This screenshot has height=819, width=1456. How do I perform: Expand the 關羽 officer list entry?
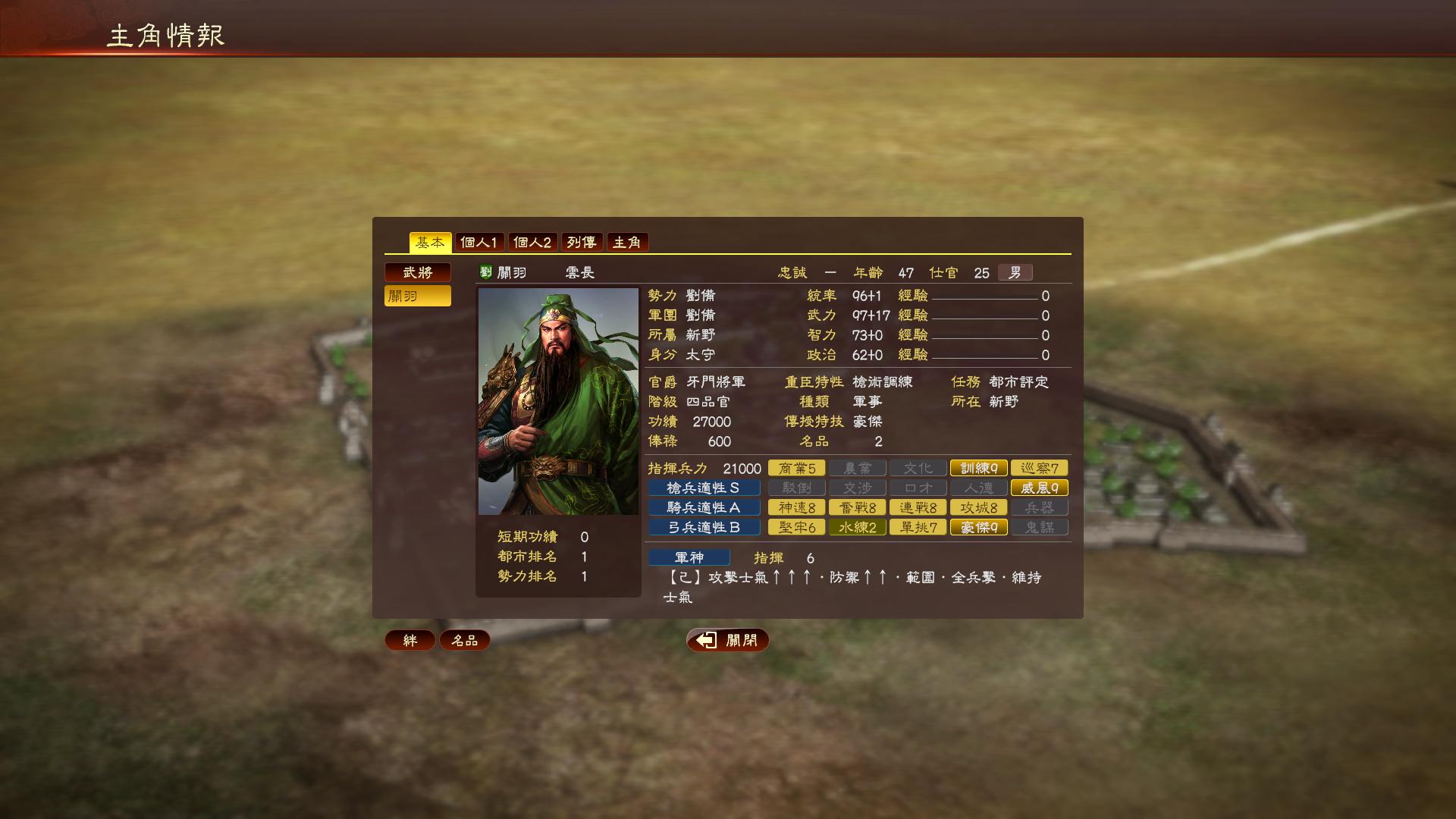click(418, 296)
